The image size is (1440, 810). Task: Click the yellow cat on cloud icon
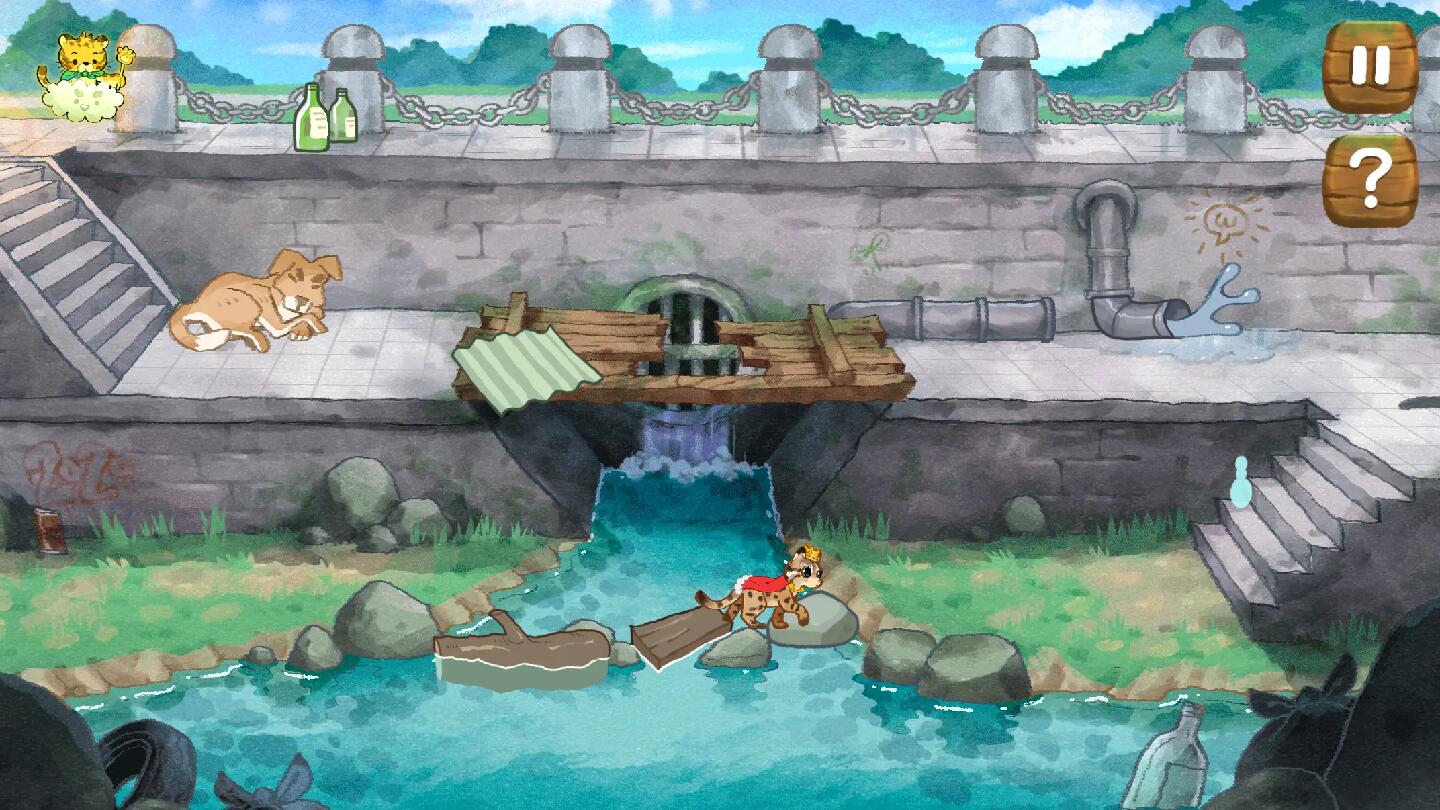coord(83,78)
